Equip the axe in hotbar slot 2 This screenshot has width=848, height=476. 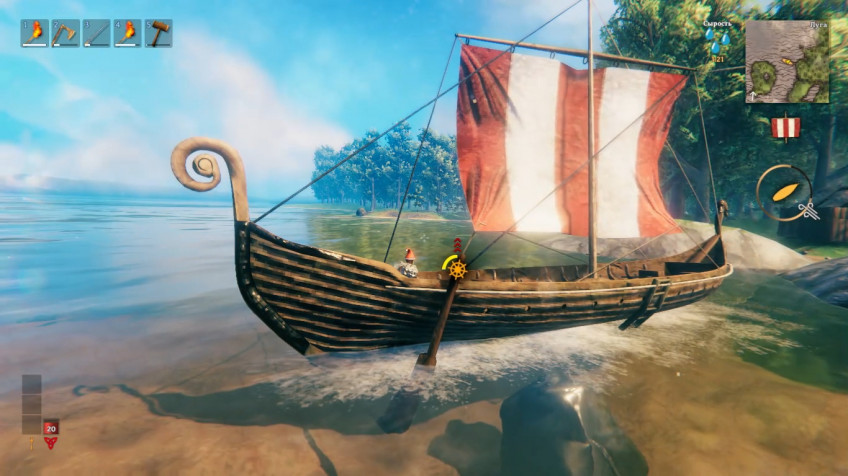point(65,34)
